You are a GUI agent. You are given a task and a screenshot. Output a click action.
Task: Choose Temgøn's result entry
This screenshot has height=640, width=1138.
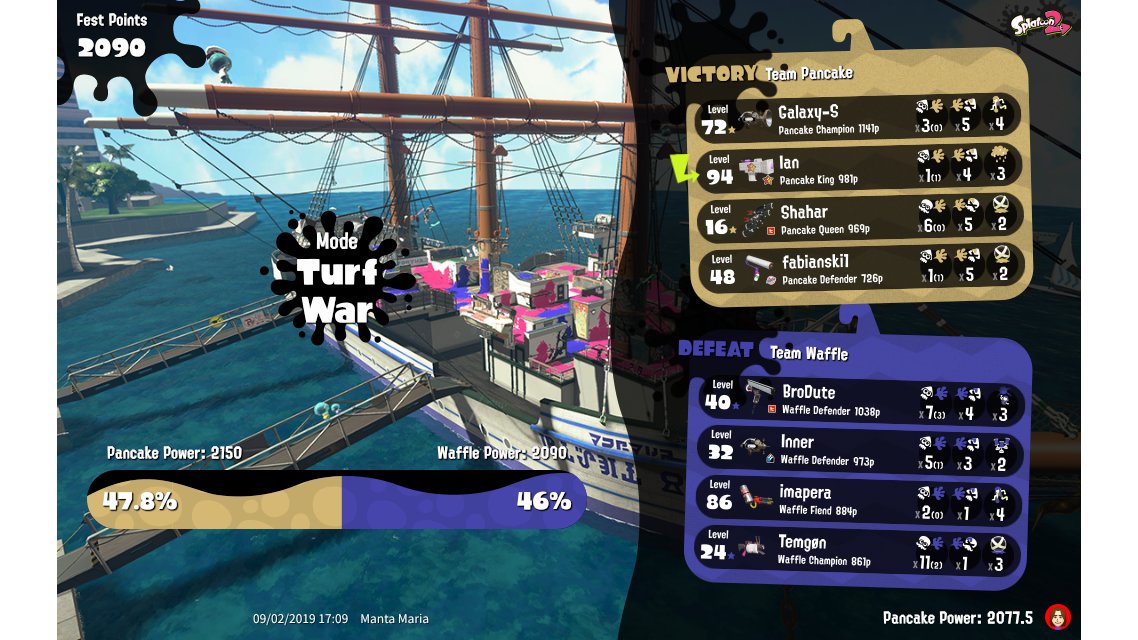click(x=859, y=550)
